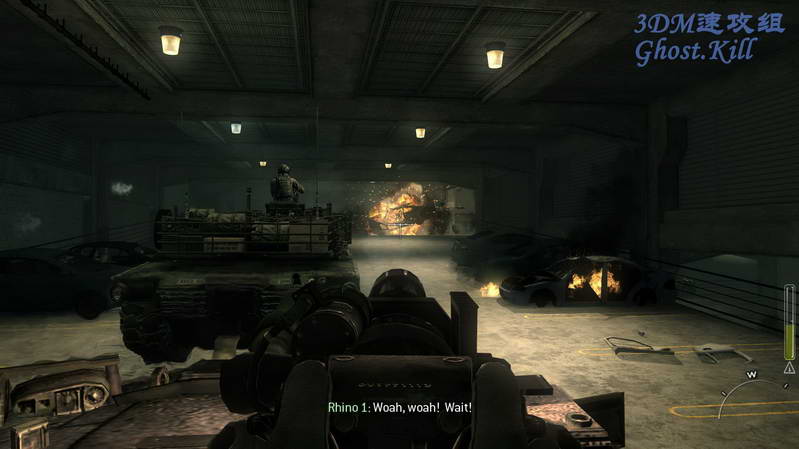The image size is (799, 449).
Task: Click the warning triangle icon under the gauge
Action: tap(790, 367)
